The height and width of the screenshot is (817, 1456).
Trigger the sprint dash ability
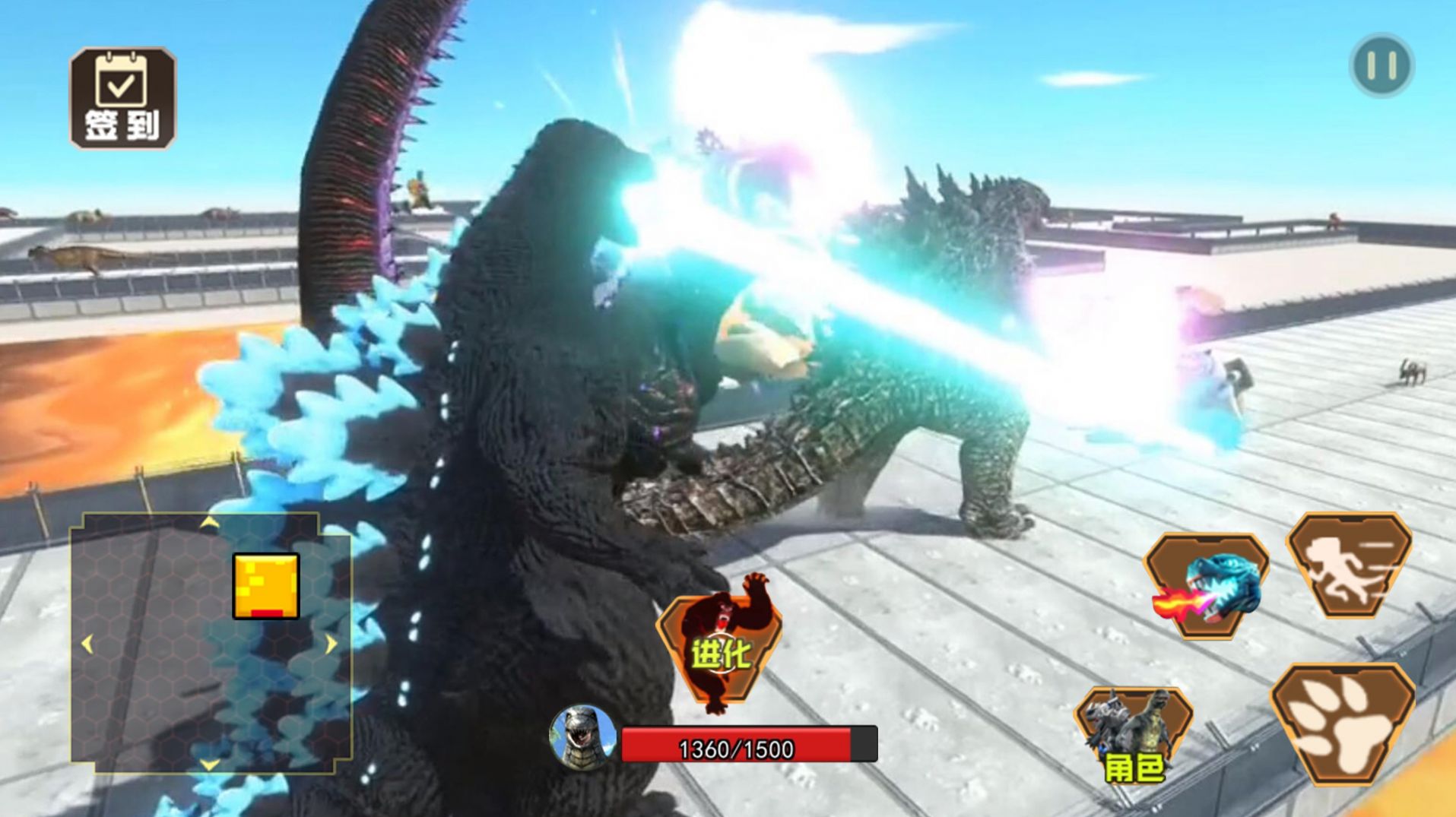tap(1349, 565)
